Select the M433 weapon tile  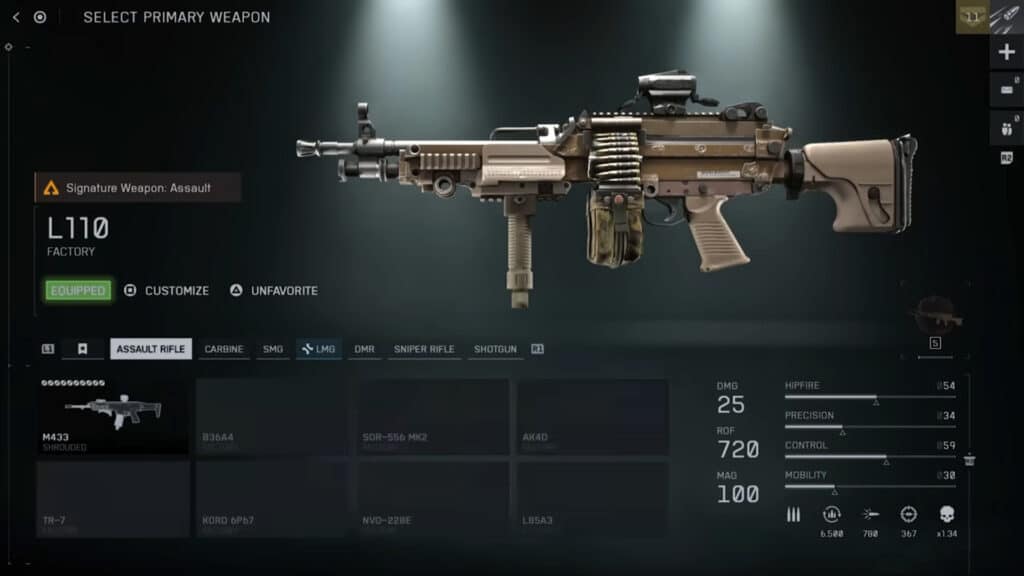113,416
